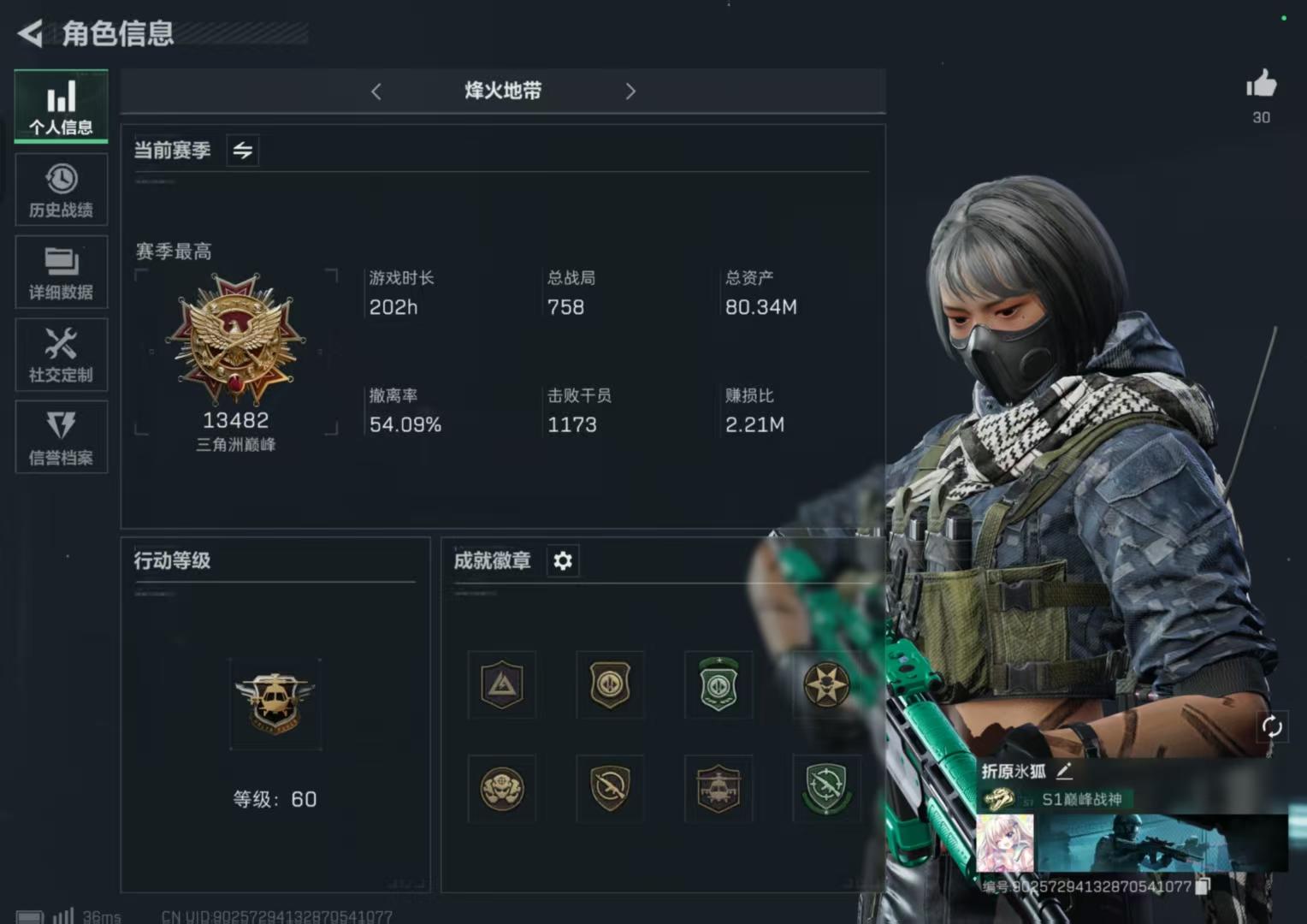1307x924 pixels.
Task: Edit the nickname 折原冰狐 with the pencil icon
Action: [1065, 771]
